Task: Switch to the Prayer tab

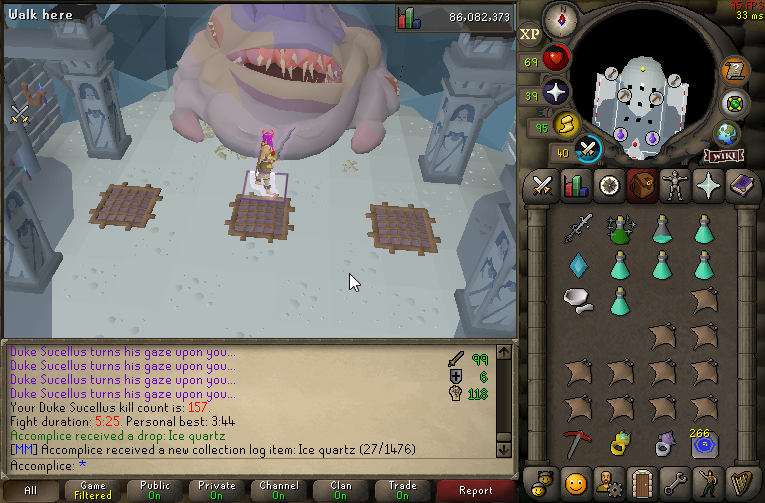Action: click(x=709, y=186)
